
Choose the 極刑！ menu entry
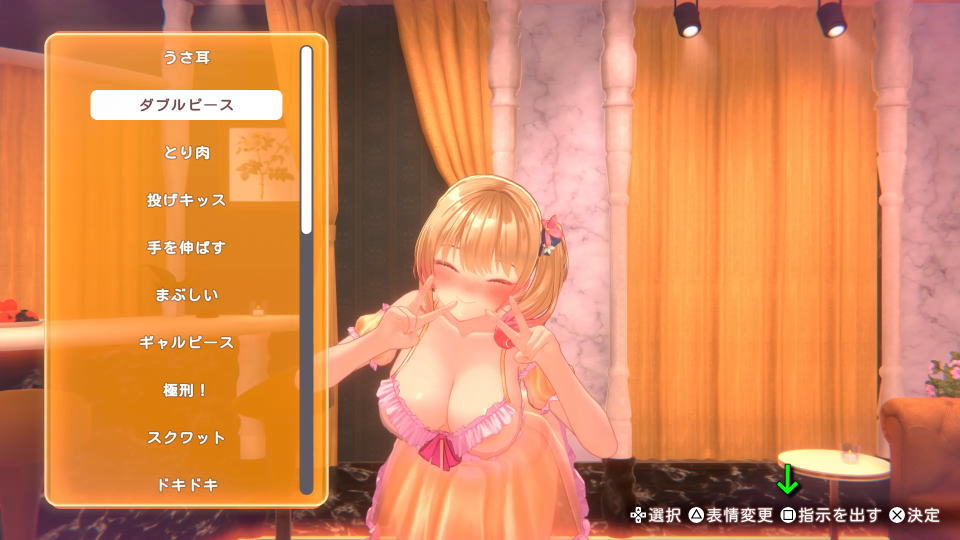(186, 390)
